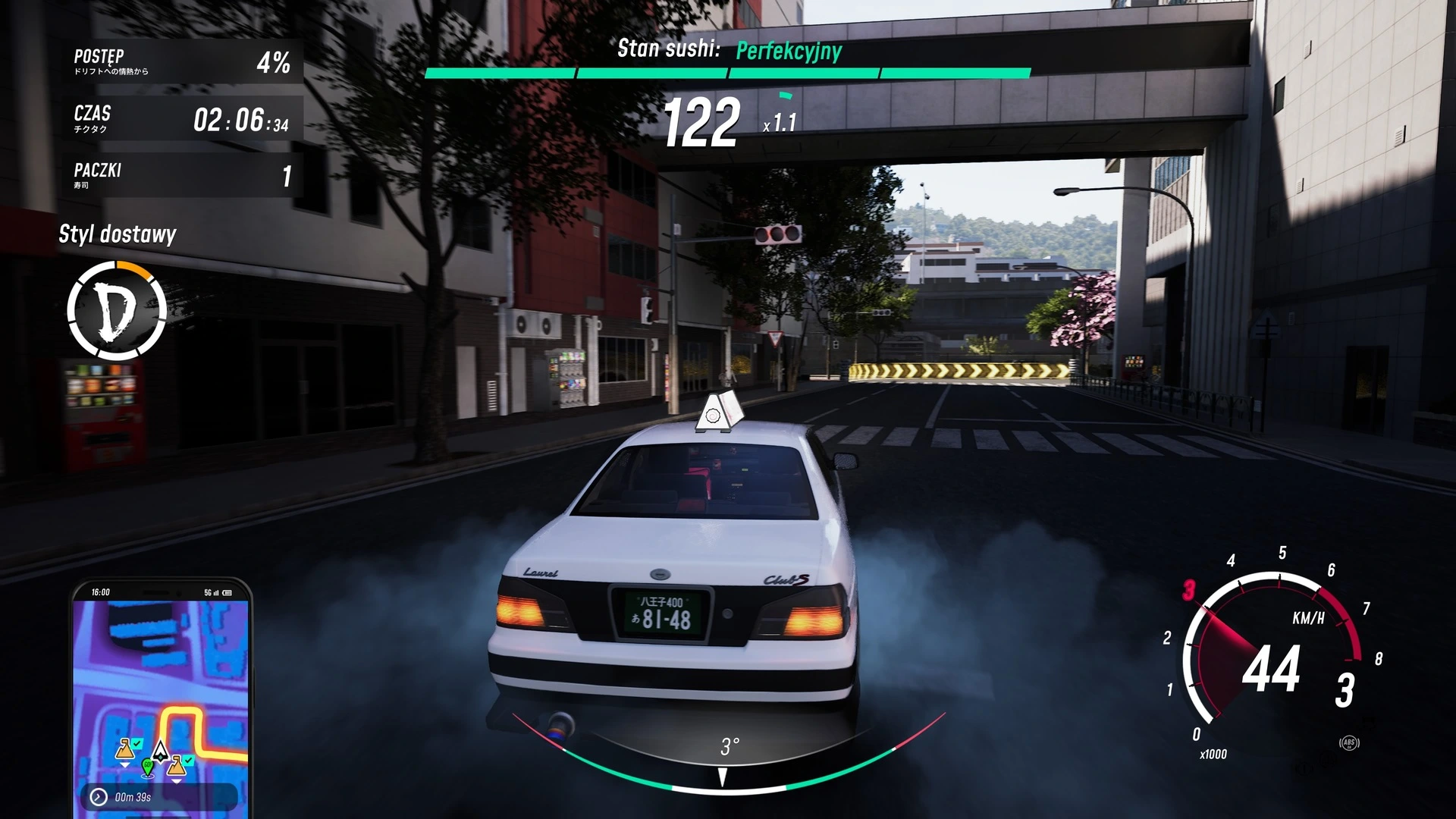Click the left mountain delivery marker on minimap

click(125, 751)
